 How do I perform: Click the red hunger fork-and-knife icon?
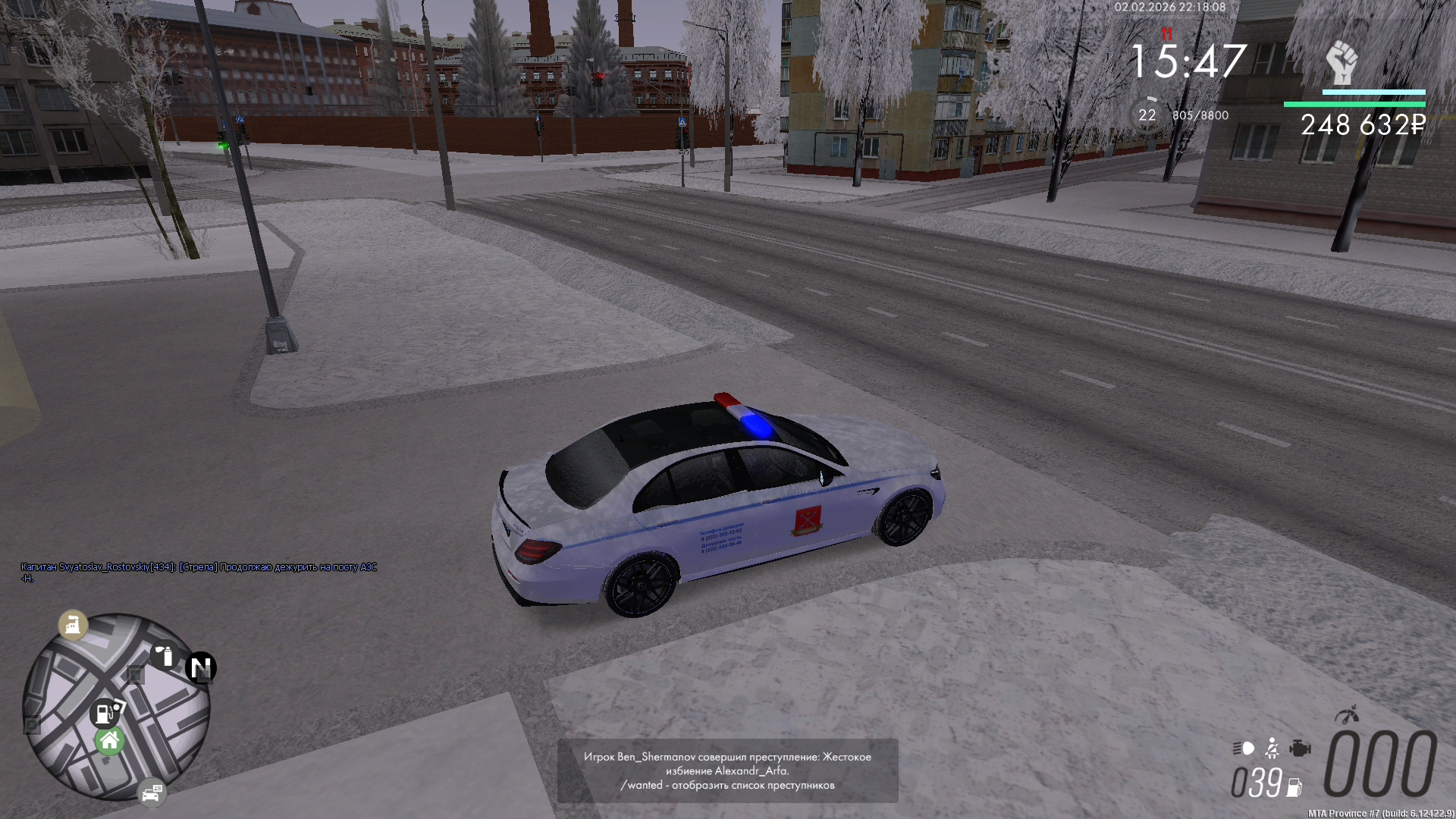(x=1166, y=34)
